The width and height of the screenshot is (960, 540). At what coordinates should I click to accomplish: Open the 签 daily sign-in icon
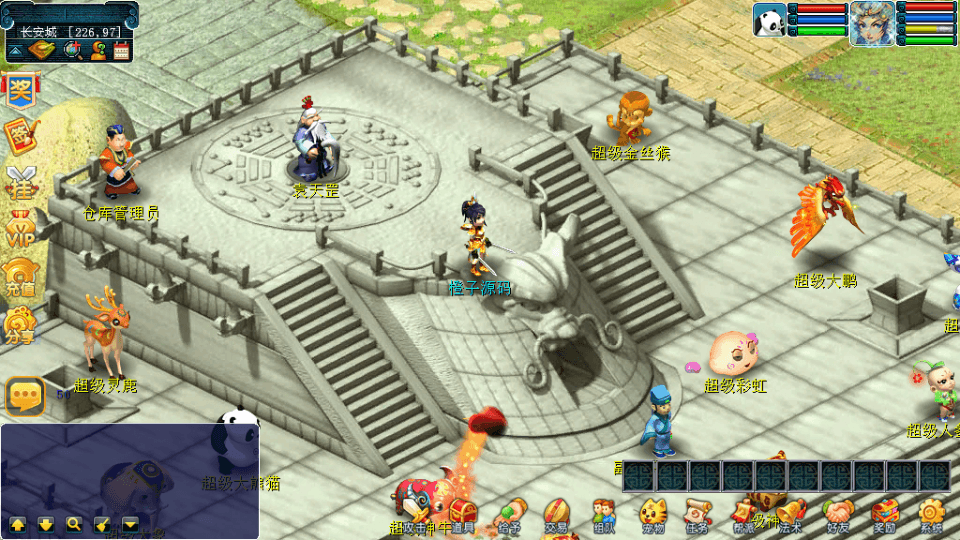point(19,135)
